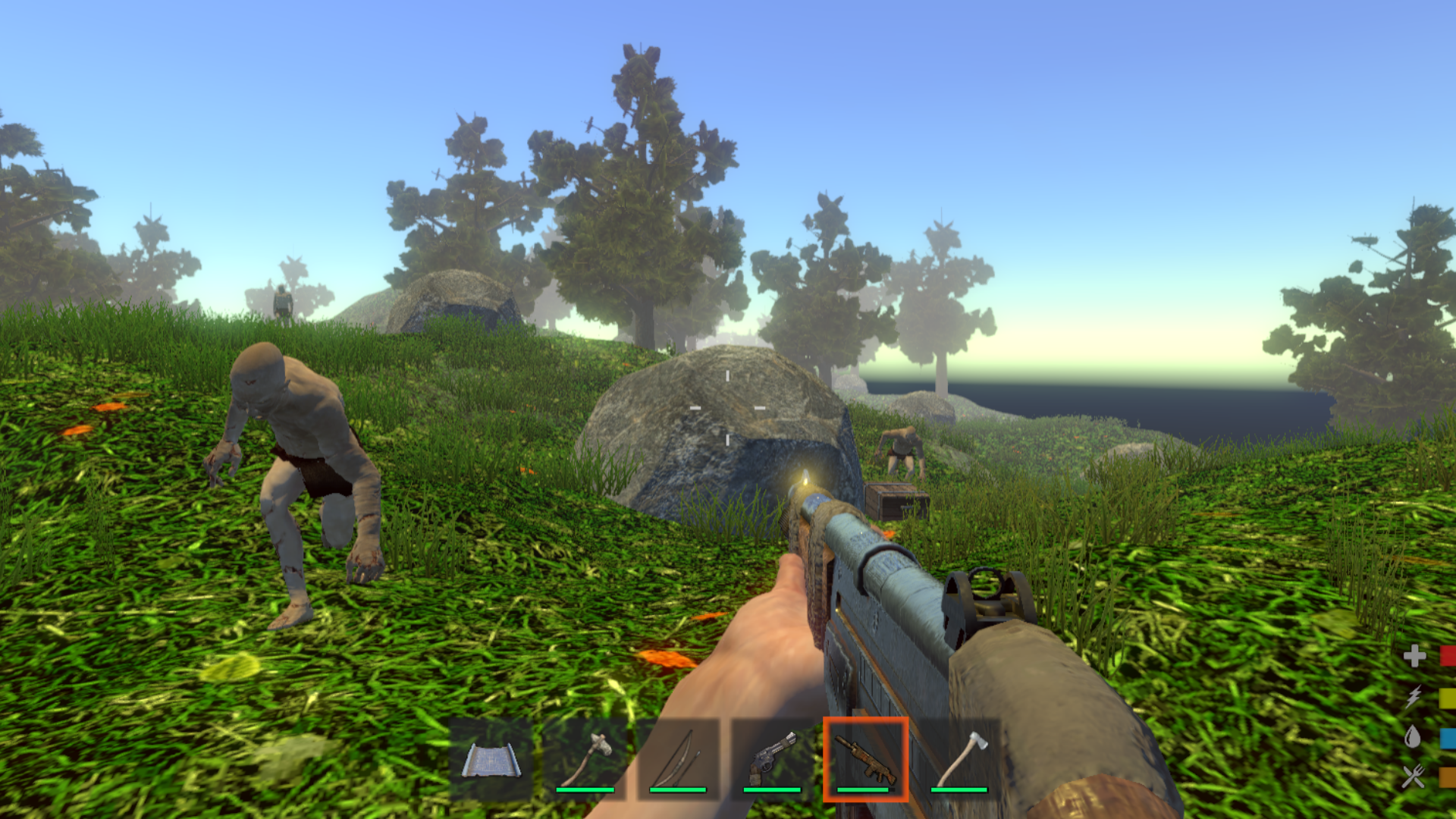
Task: Click the water droplet thirst icon
Action: tap(1413, 736)
